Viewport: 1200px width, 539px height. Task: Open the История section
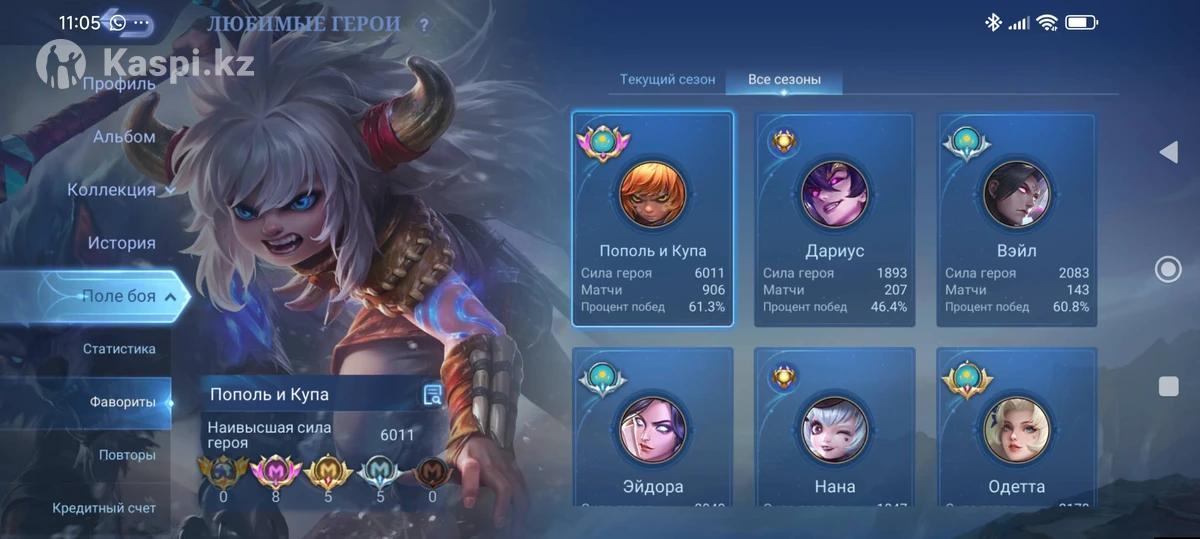121,243
